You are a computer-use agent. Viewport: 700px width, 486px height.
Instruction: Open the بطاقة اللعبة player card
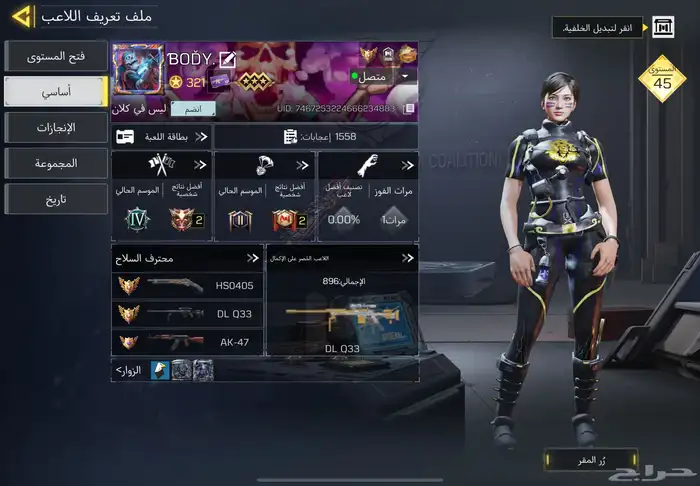[x=160, y=136]
